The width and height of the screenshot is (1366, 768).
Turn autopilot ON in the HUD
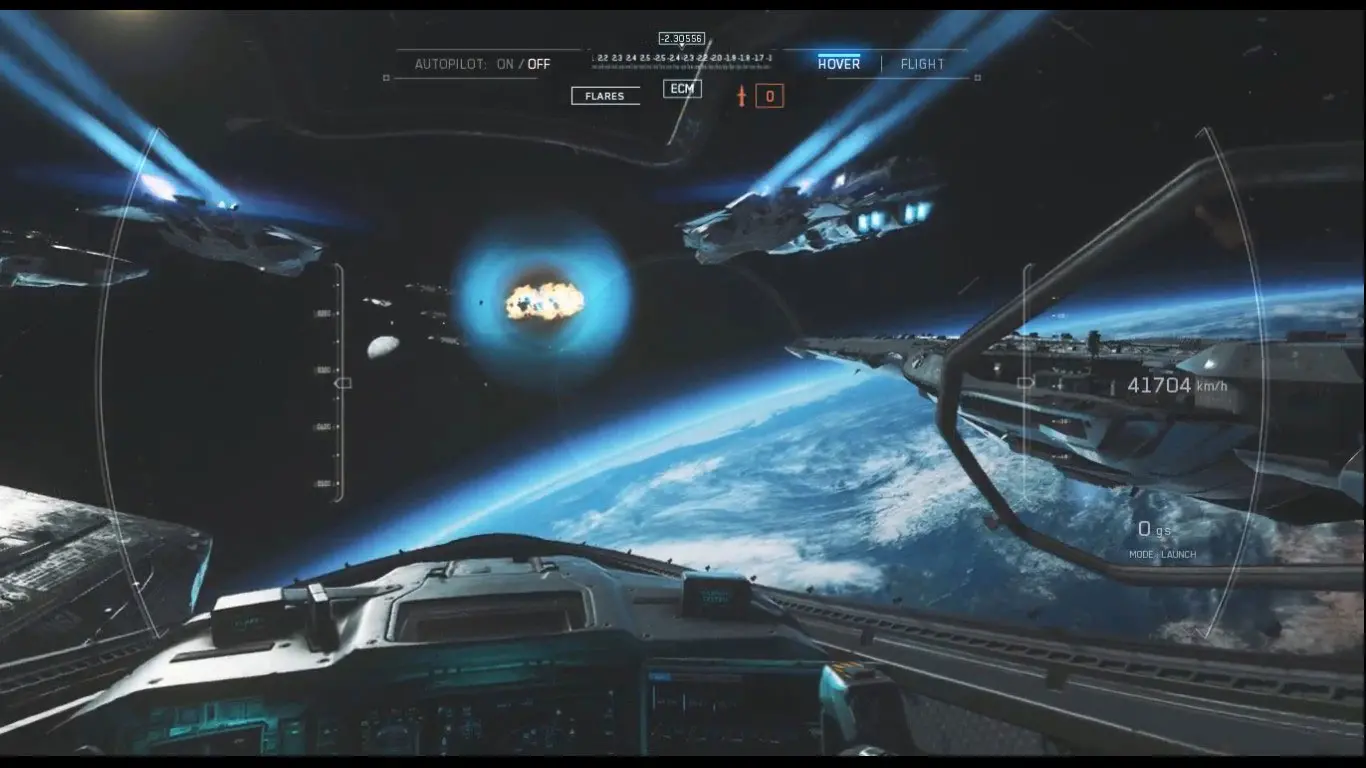click(x=505, y=64)
